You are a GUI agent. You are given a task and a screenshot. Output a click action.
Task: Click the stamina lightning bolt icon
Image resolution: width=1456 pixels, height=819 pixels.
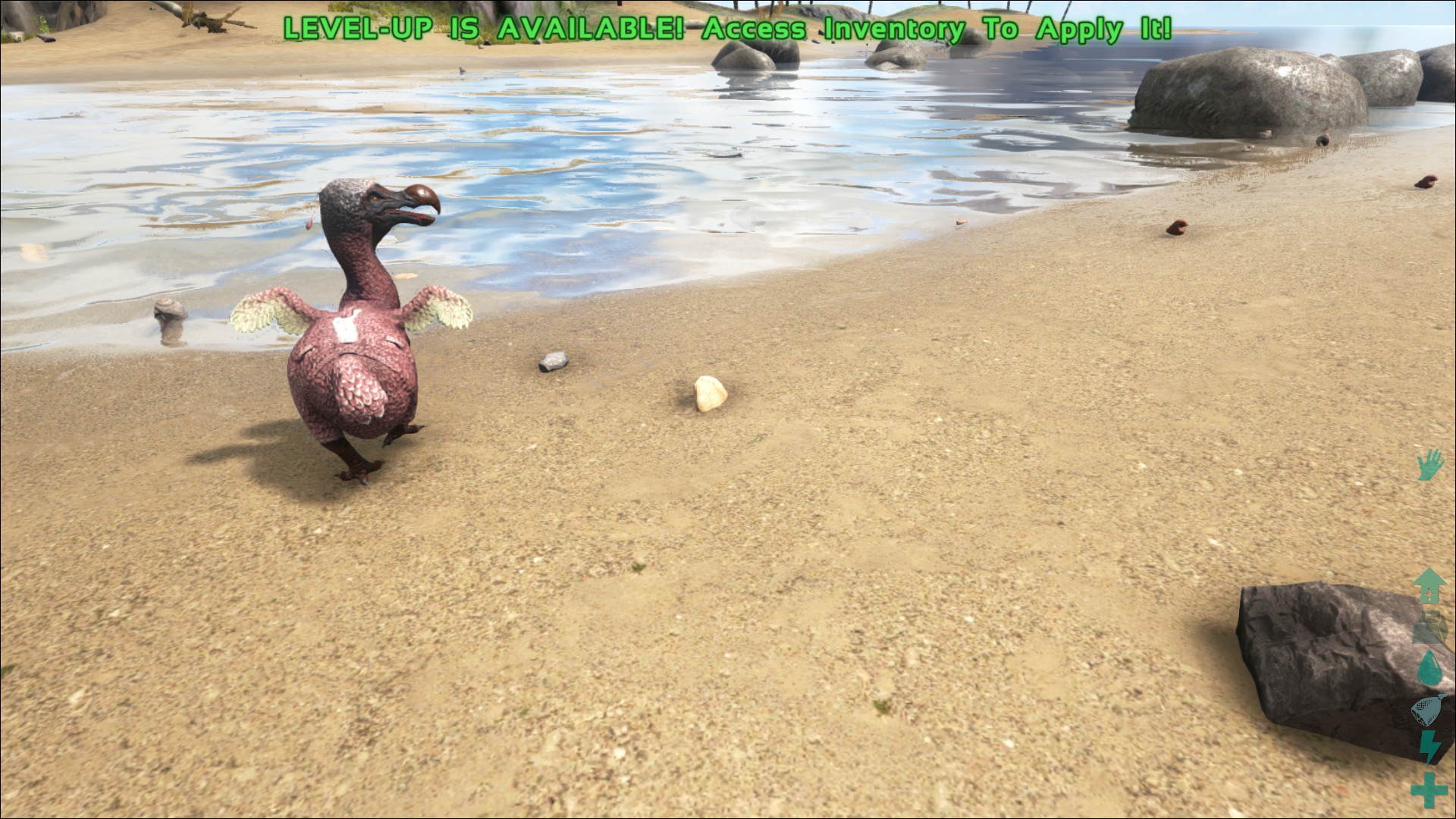[x=1429, y=747]
